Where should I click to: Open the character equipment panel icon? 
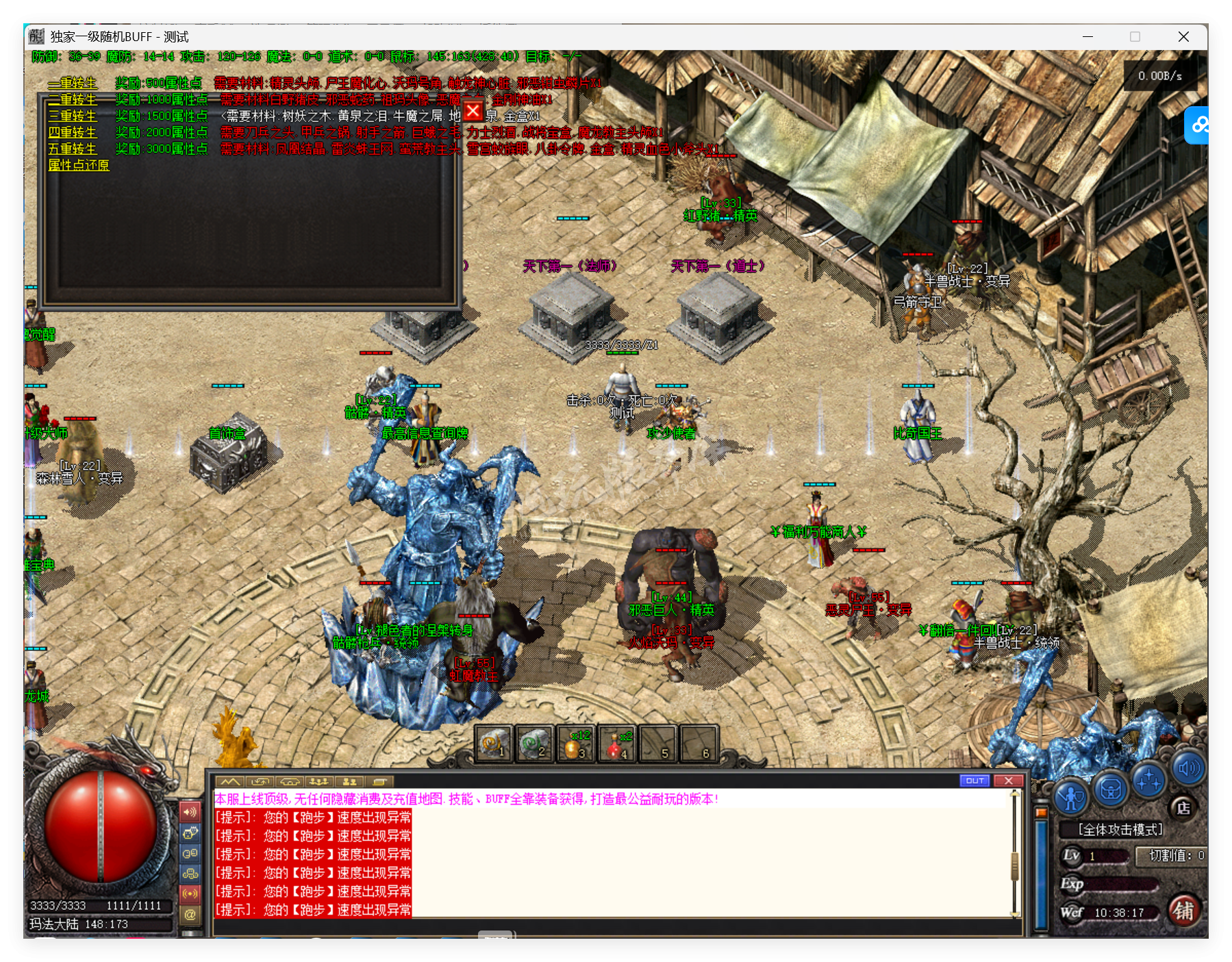point(1070,797)
